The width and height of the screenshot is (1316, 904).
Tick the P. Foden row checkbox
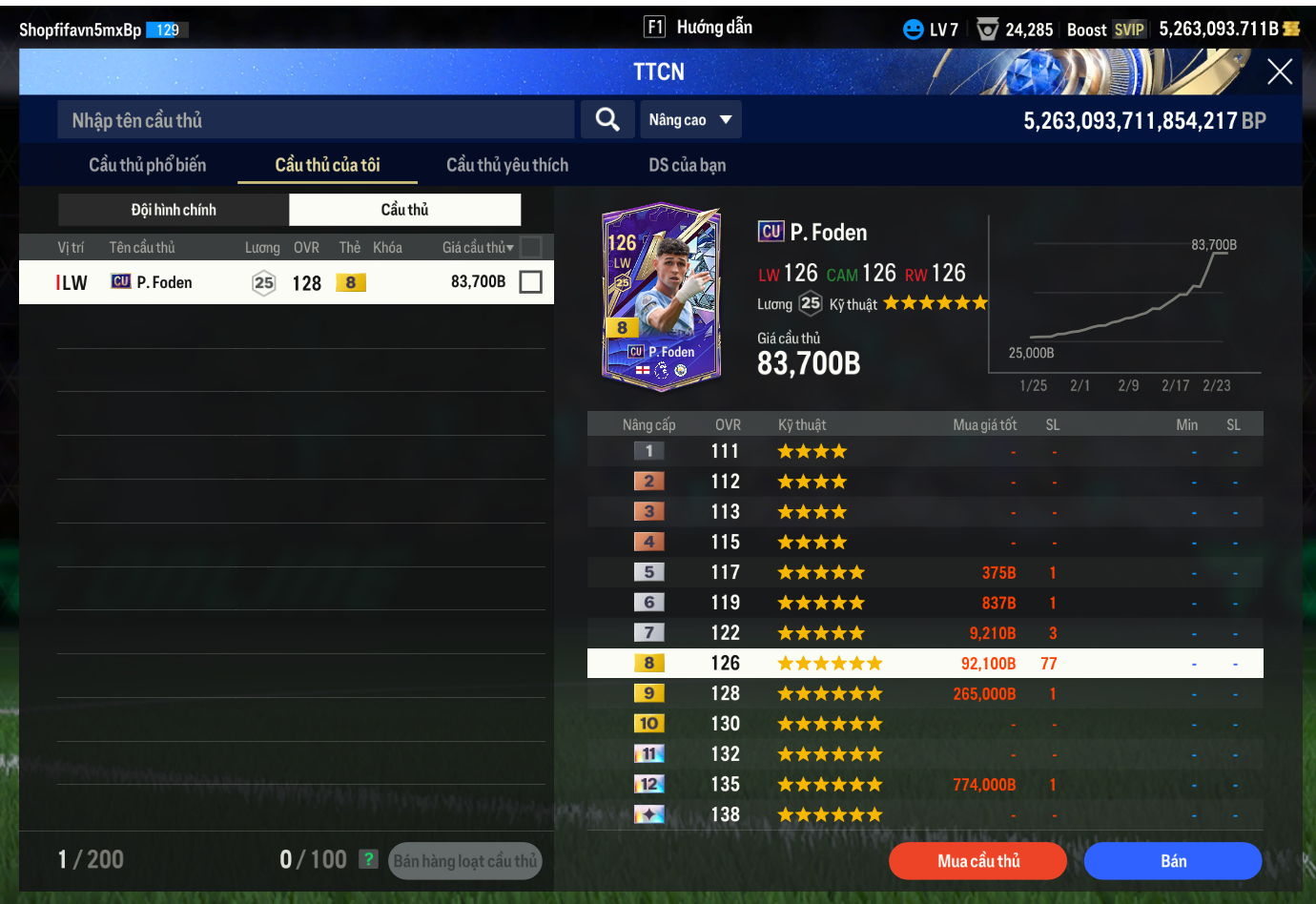point(531,282)
